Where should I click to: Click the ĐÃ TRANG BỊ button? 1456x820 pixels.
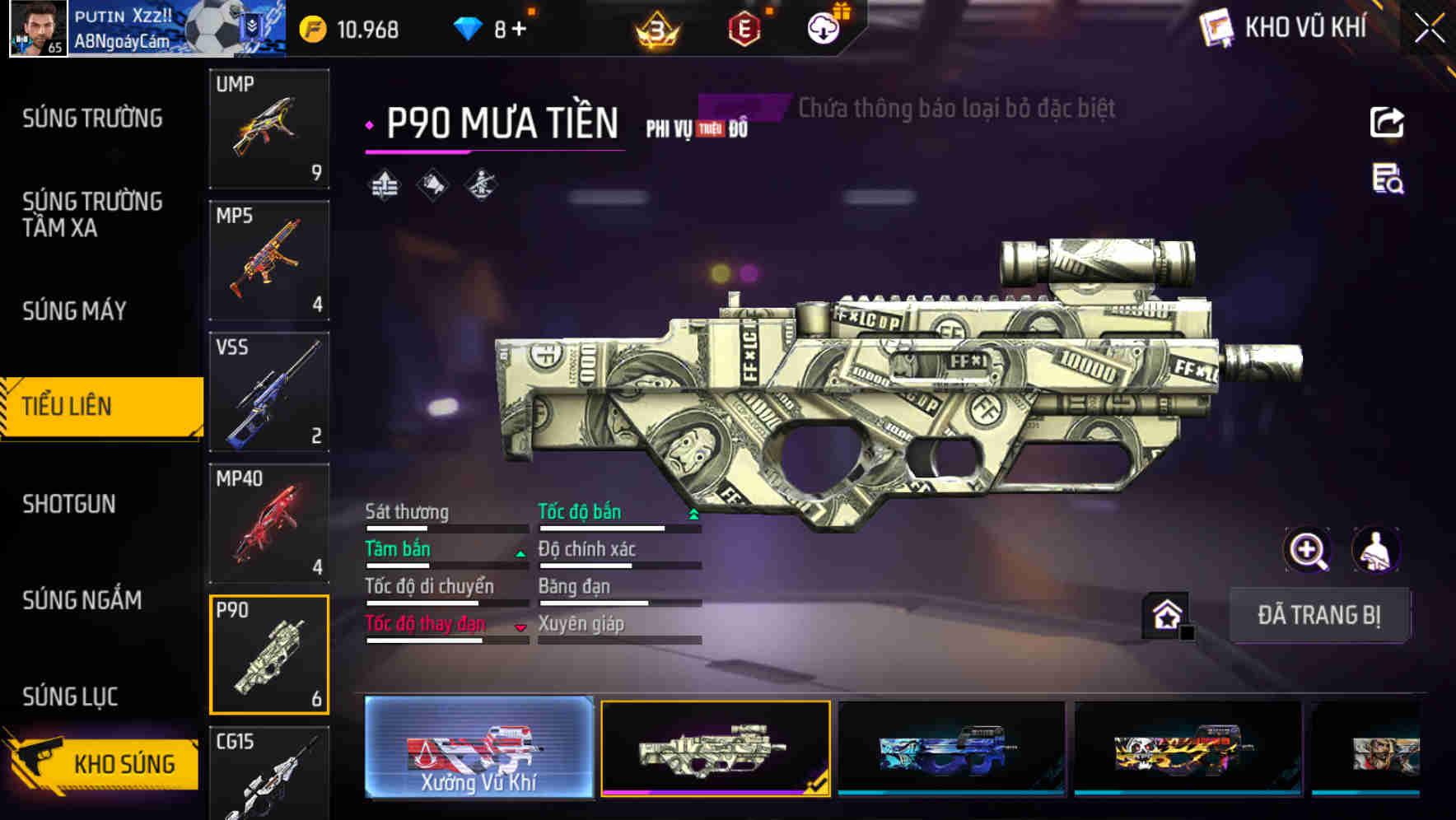click(x=1319, y=615)
